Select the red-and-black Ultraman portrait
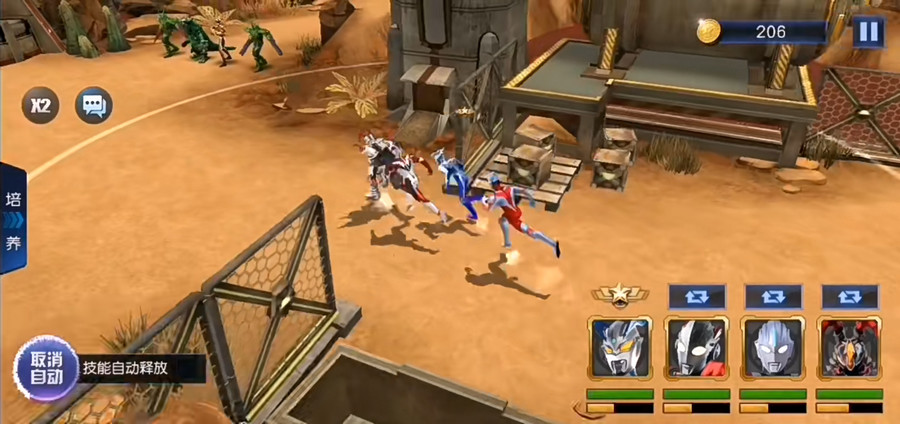 pos(696,349)
